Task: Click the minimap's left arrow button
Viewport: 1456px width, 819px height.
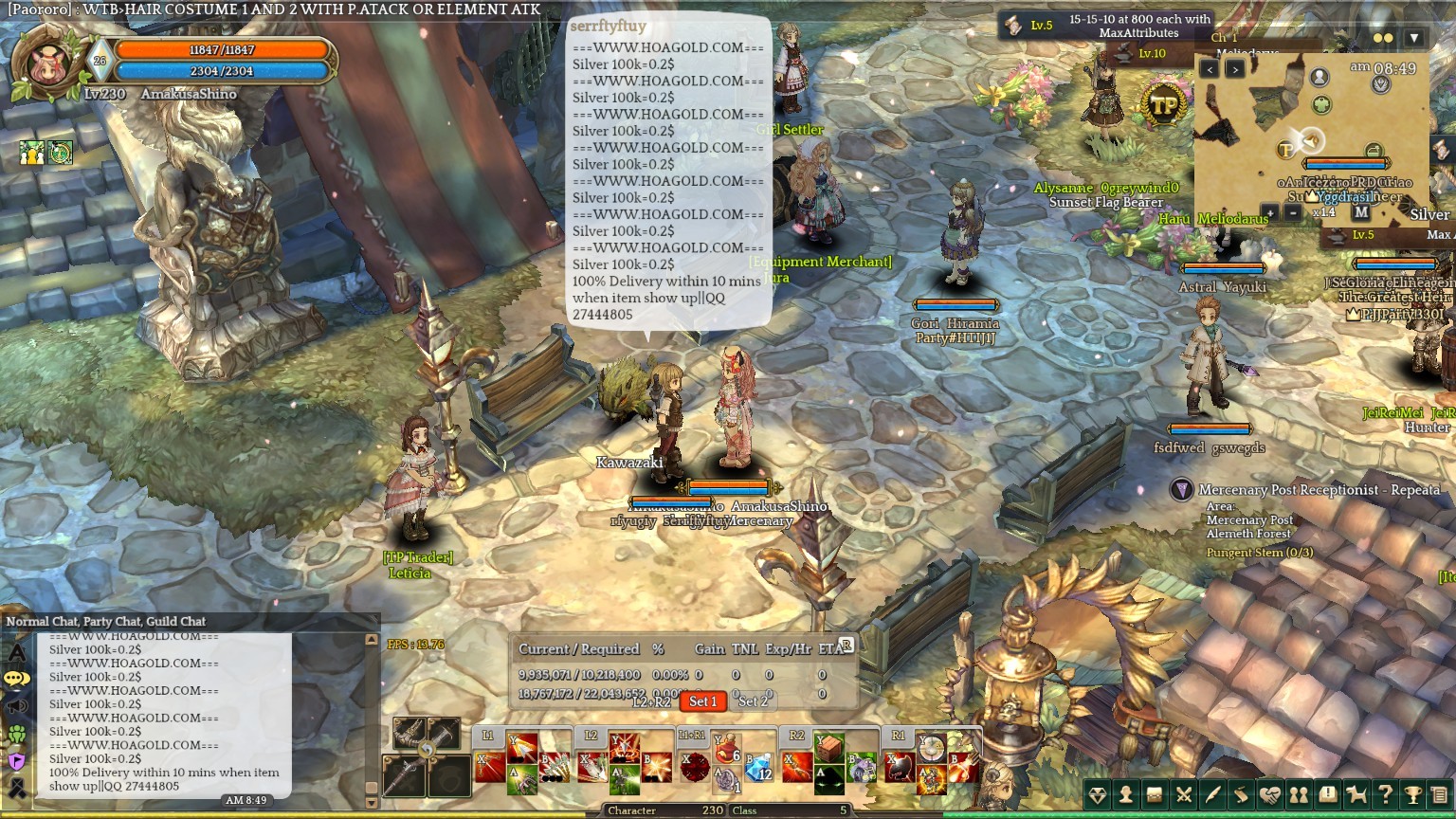Action: pos(1210,69)
